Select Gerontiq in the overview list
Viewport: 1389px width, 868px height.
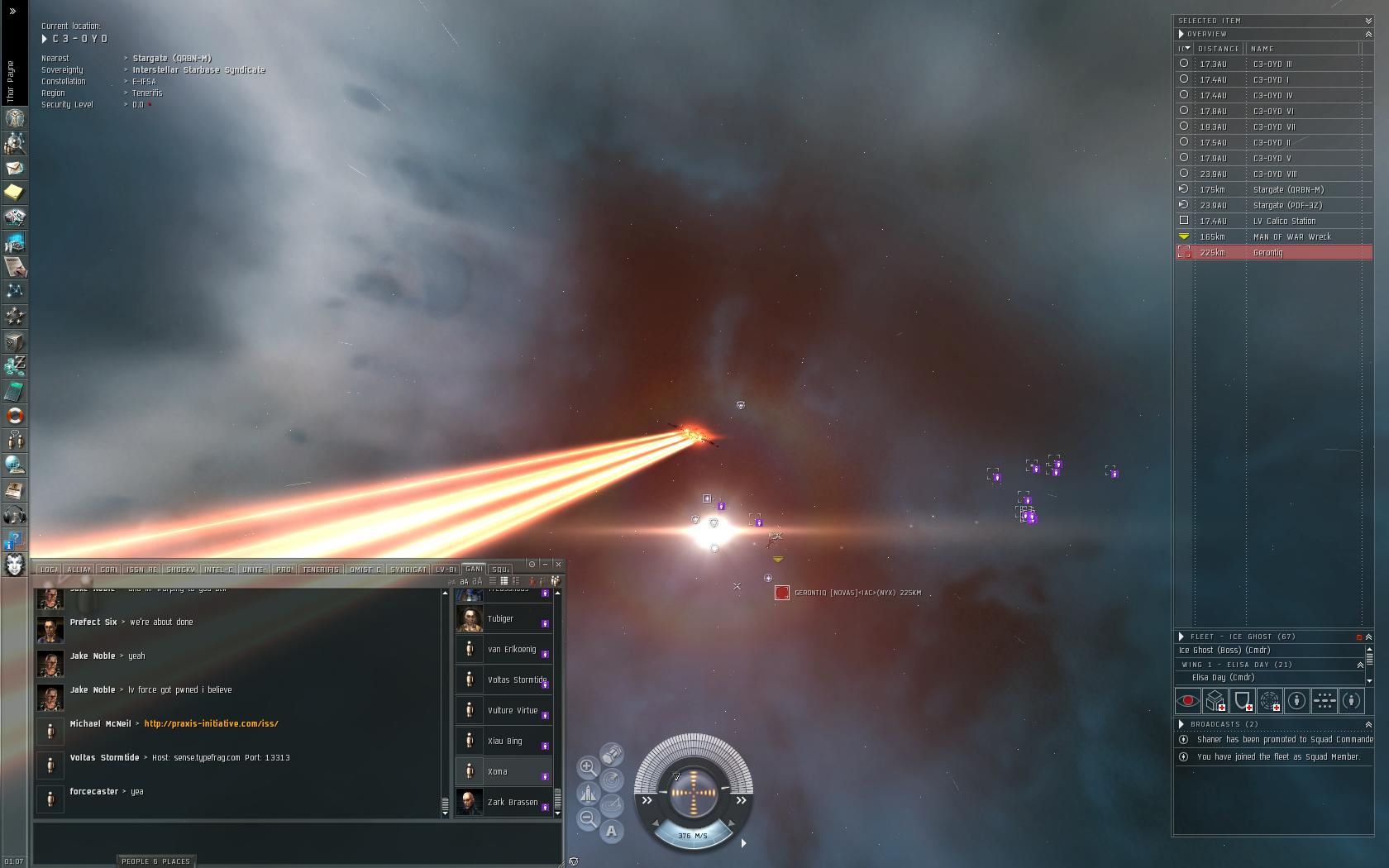[x=1273, y=252]
